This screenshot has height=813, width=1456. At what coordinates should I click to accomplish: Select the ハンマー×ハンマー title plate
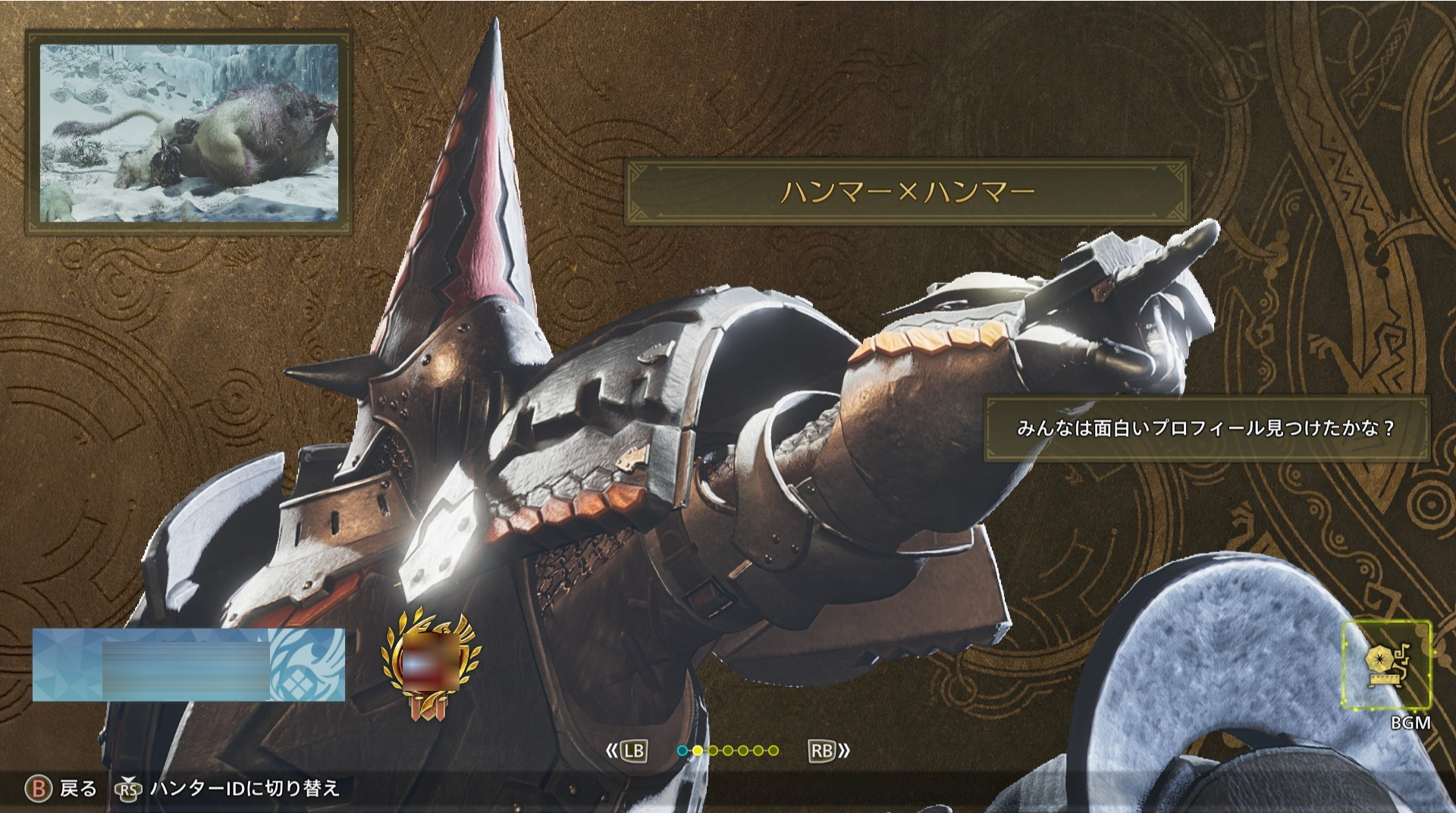point(907,192)
